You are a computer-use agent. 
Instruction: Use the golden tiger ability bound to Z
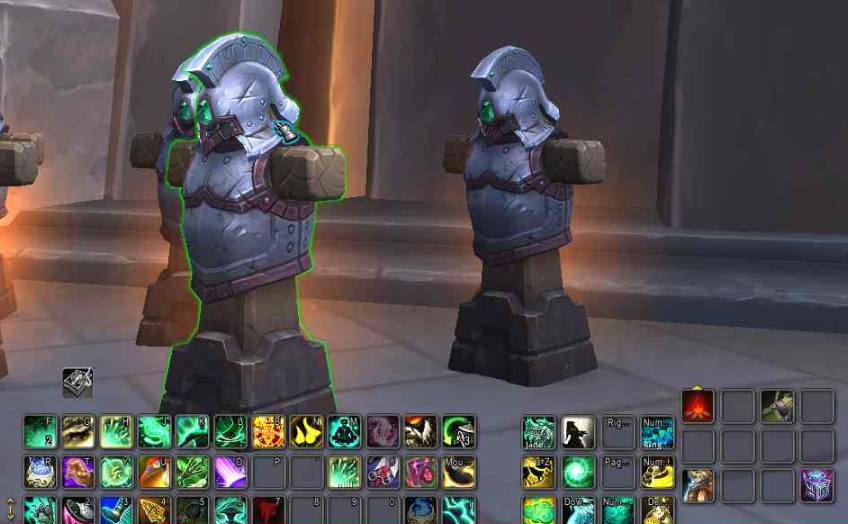click(538, 472)
